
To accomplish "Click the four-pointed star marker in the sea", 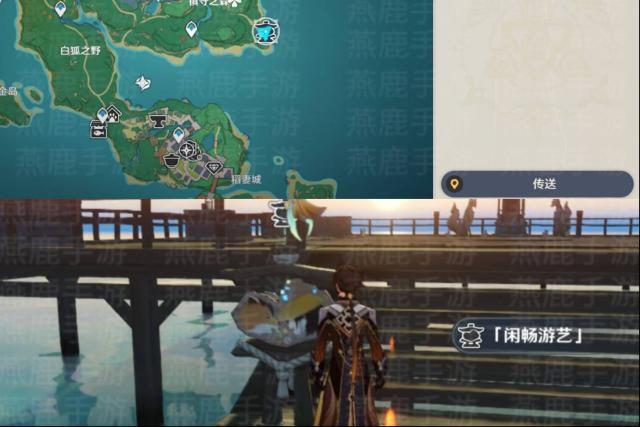I will (x=144, y=84).
